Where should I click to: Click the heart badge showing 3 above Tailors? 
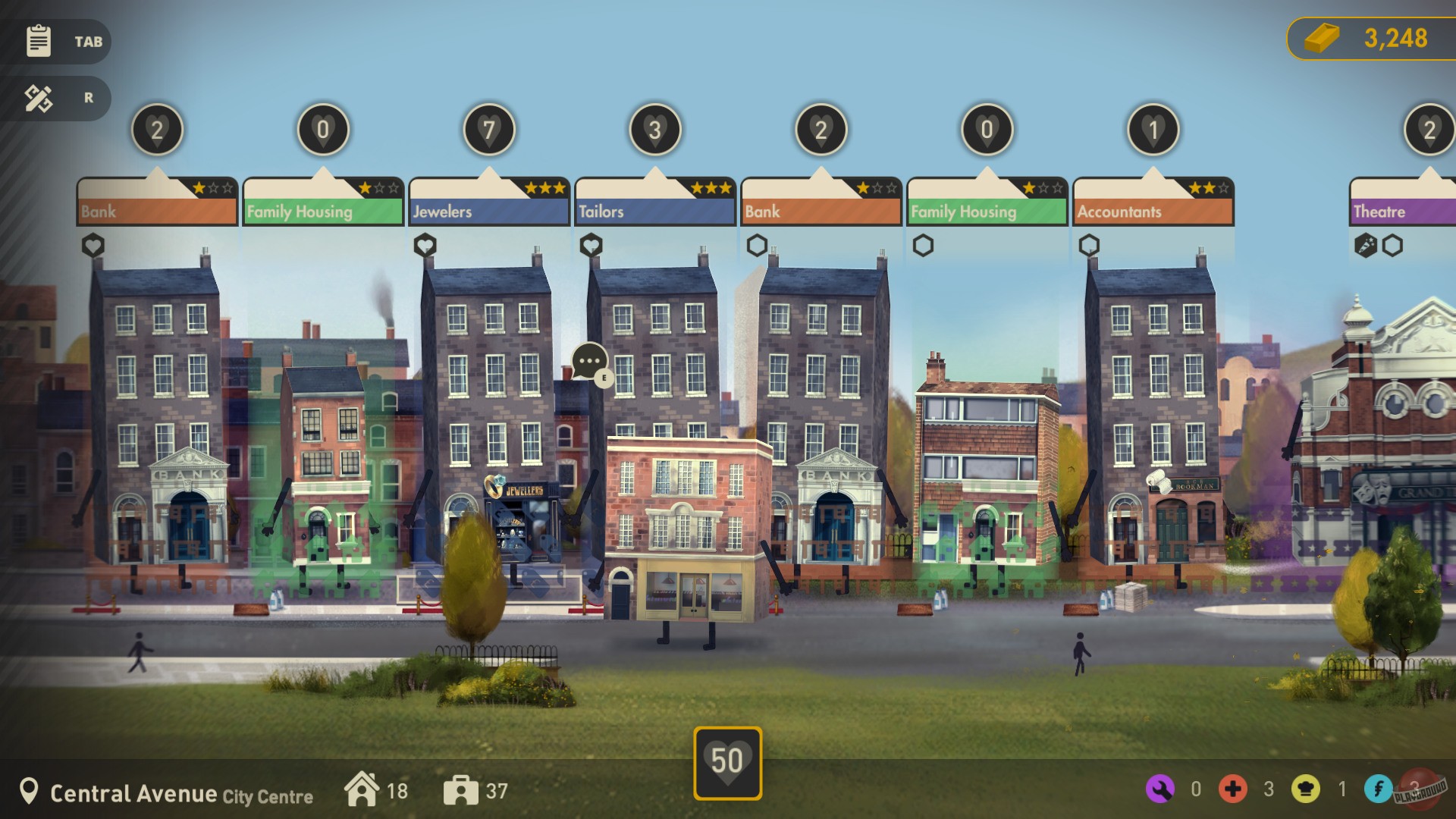click(654, 129)
